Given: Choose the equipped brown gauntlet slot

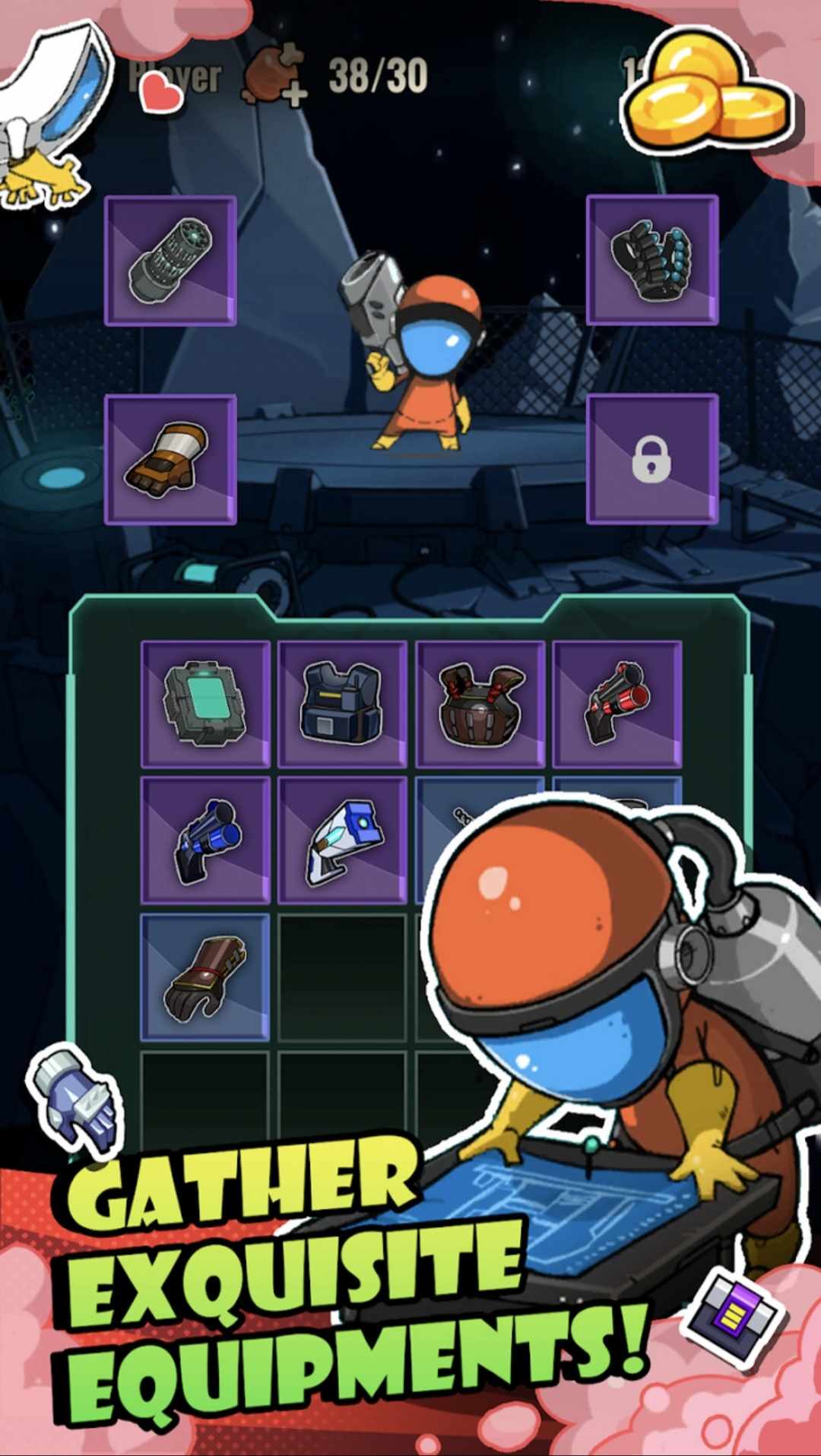Looking at the screenshot, I should pyautogui.click(x=170, y=460).
